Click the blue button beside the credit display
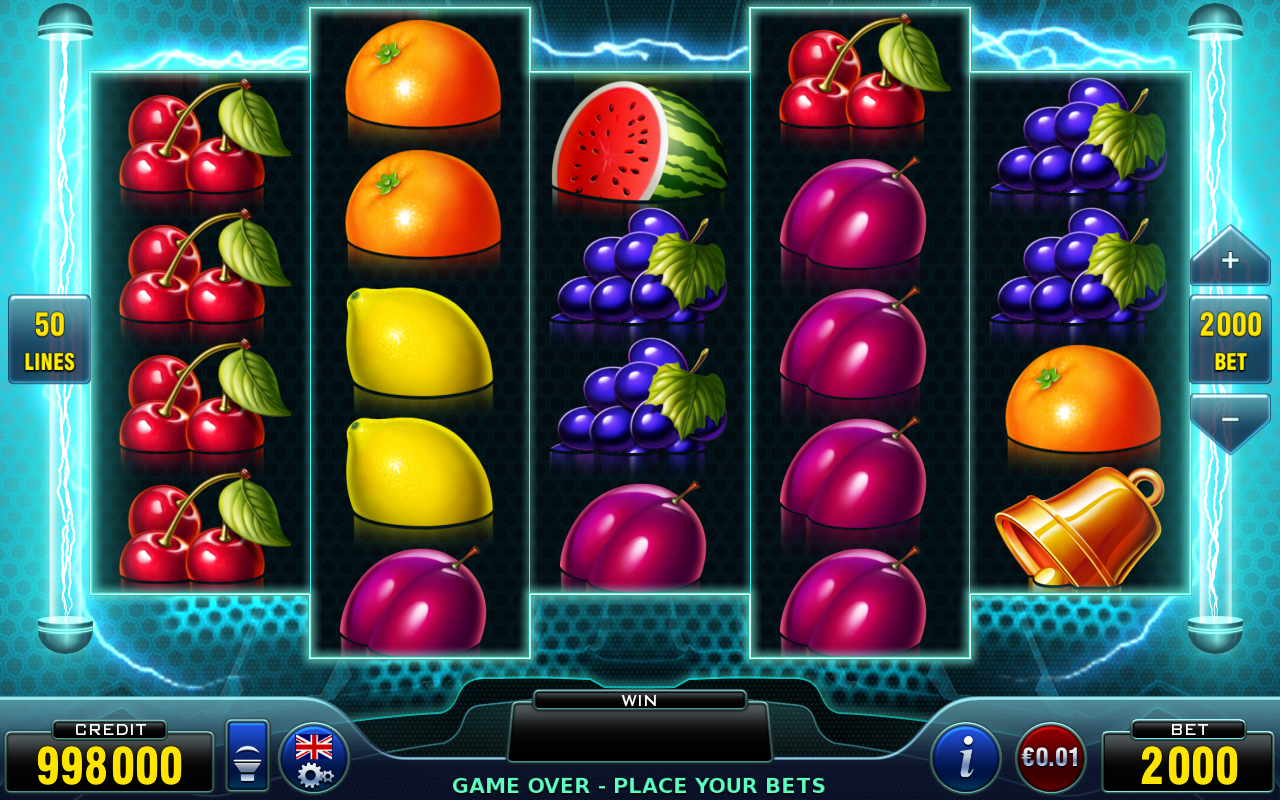Screen dimensions: 1280x800 point(247,756)
